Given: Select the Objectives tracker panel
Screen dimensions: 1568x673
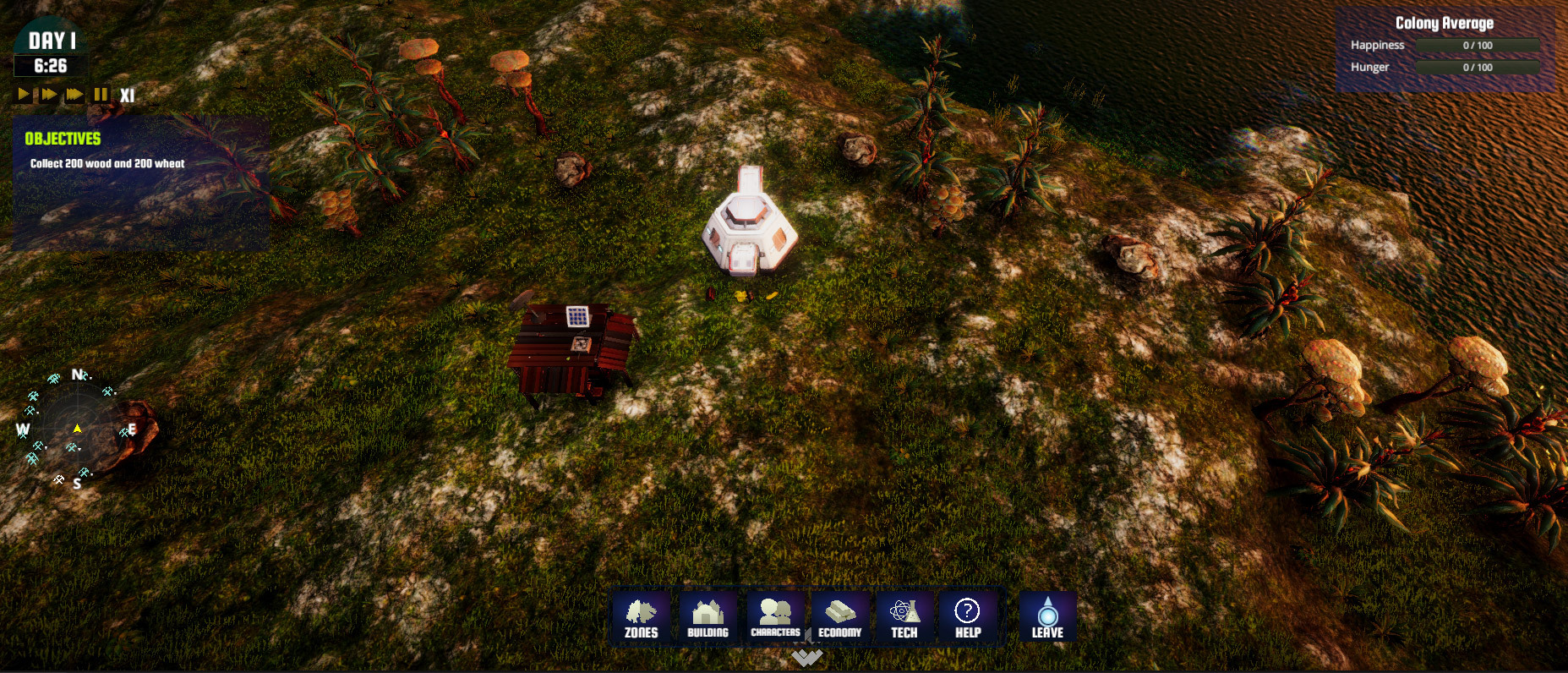Looking at the screenshot, I should [140, 183].
